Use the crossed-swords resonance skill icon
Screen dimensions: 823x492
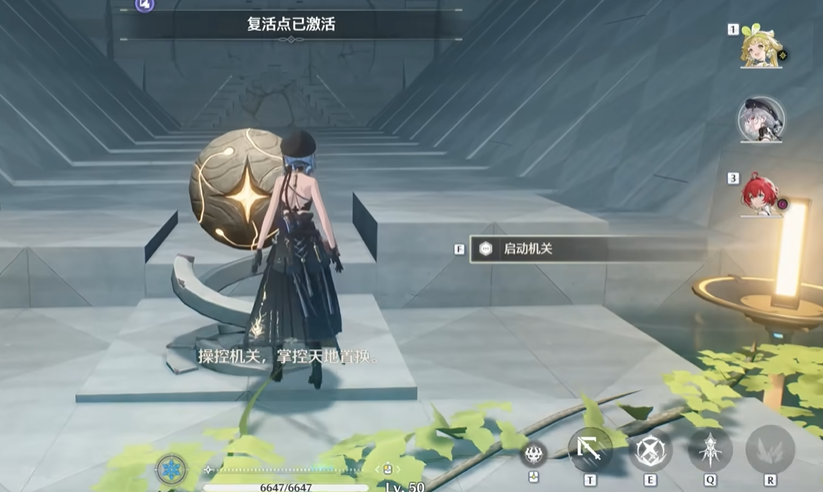[650, 450]
